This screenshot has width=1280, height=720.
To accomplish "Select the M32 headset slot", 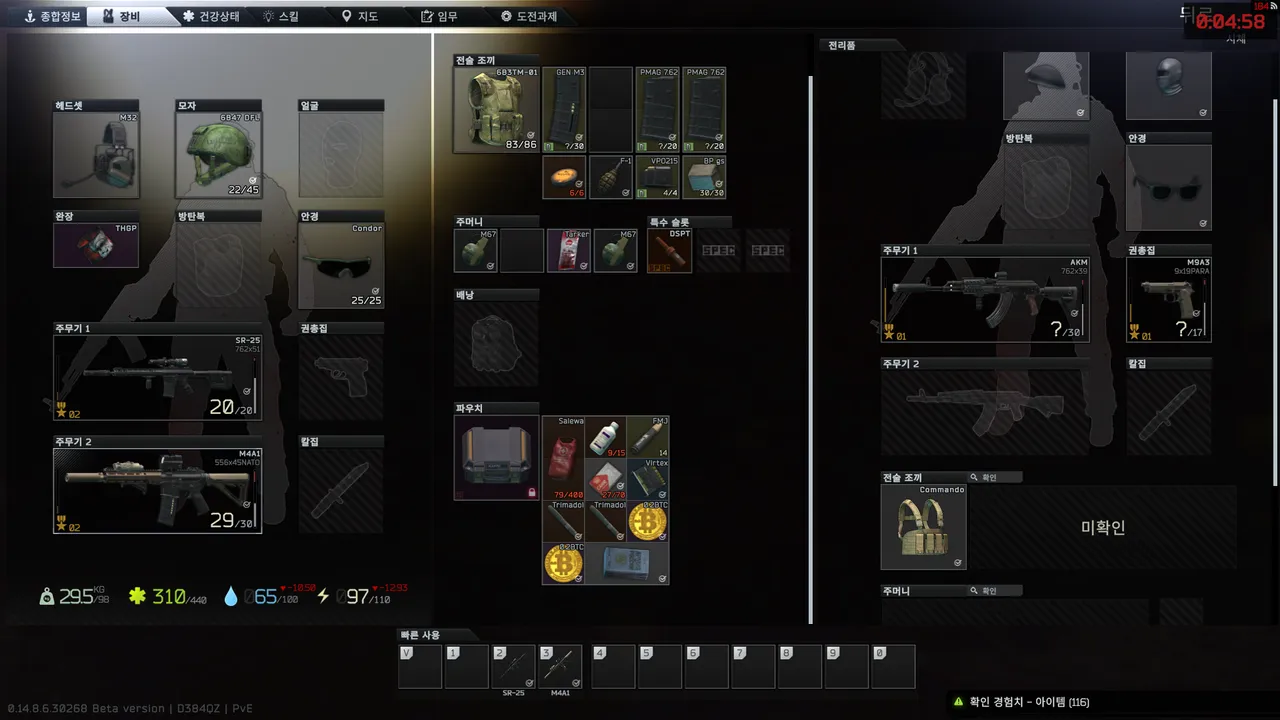I will (x=96, y=155).
